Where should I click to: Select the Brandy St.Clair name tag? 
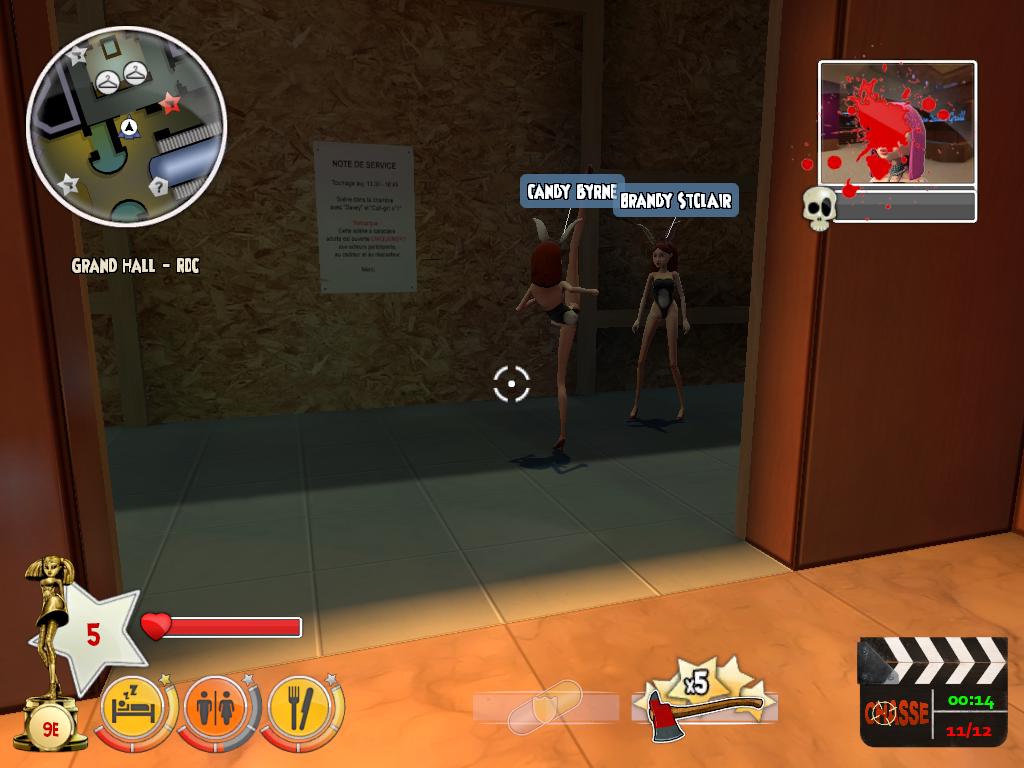(x=675, y=200)
